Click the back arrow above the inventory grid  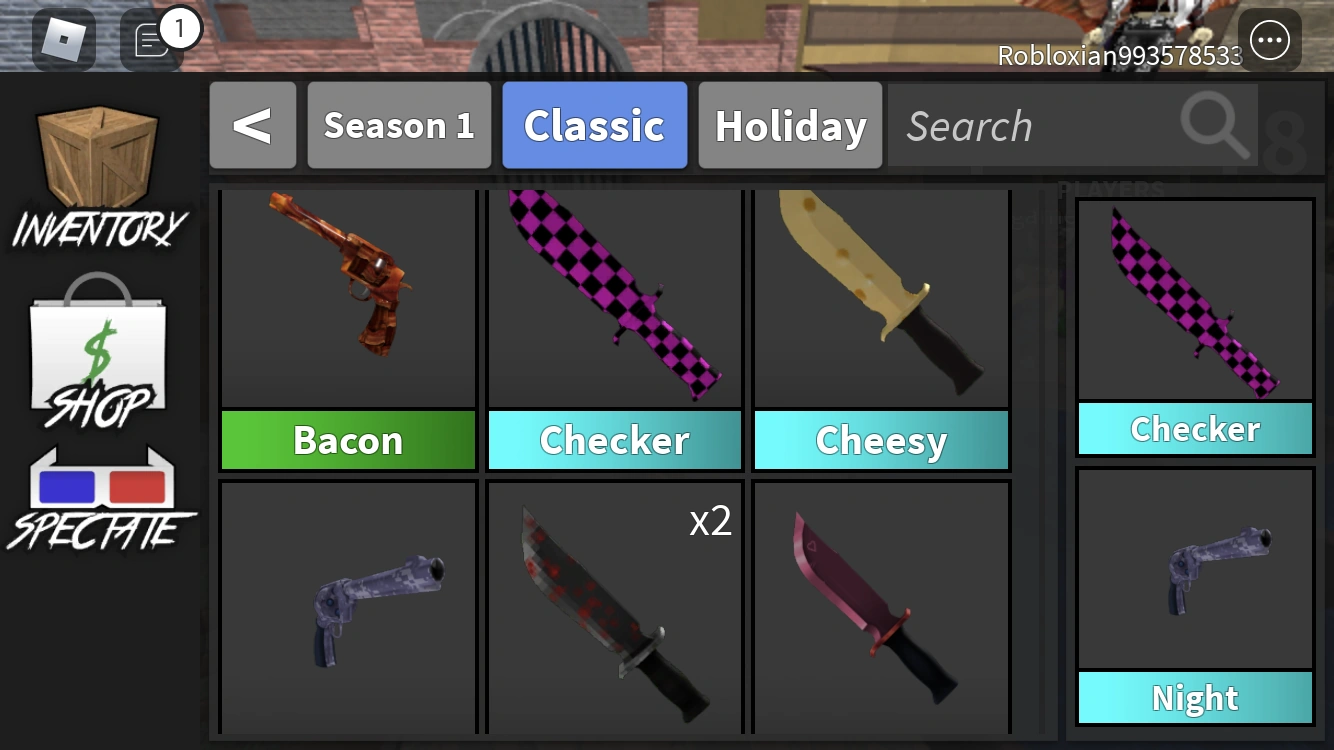(x=253, y=125)
